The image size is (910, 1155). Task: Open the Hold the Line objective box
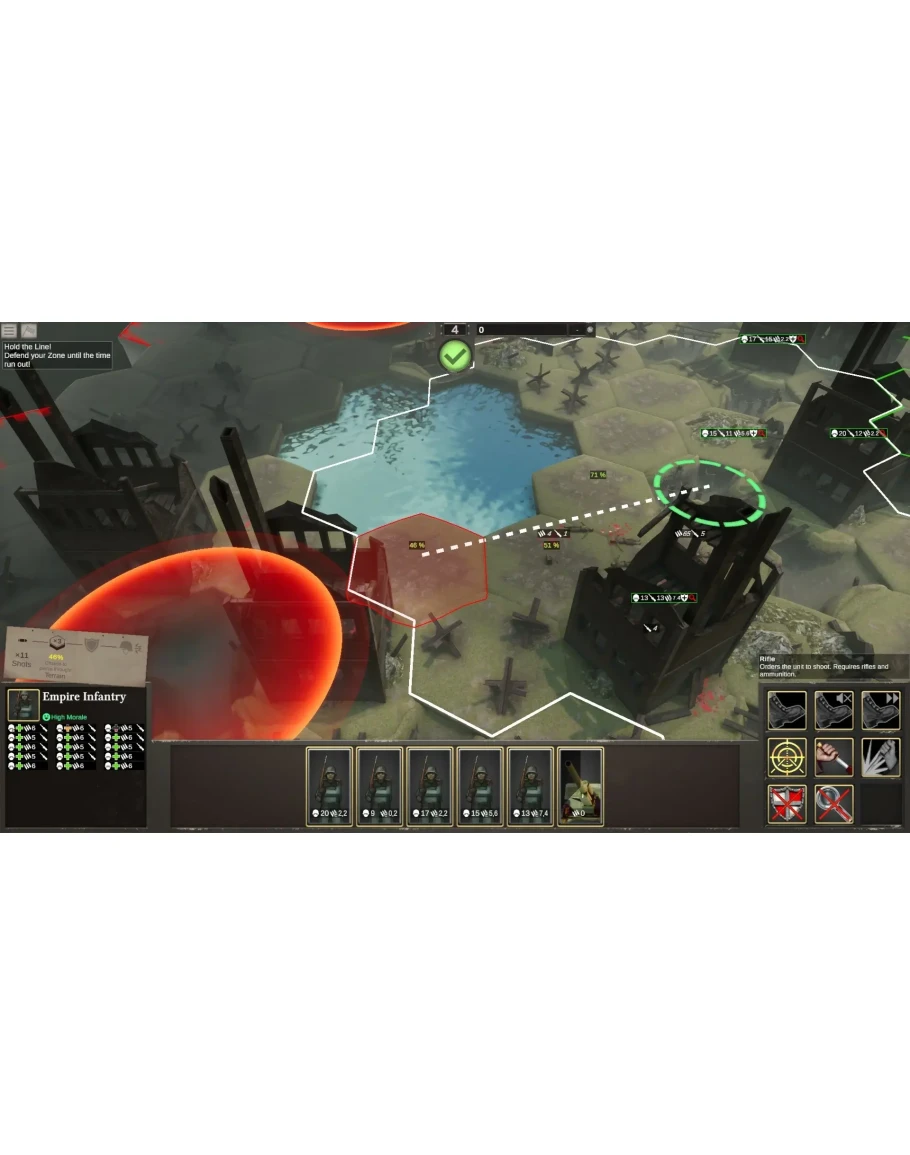(x=57, y=355)
